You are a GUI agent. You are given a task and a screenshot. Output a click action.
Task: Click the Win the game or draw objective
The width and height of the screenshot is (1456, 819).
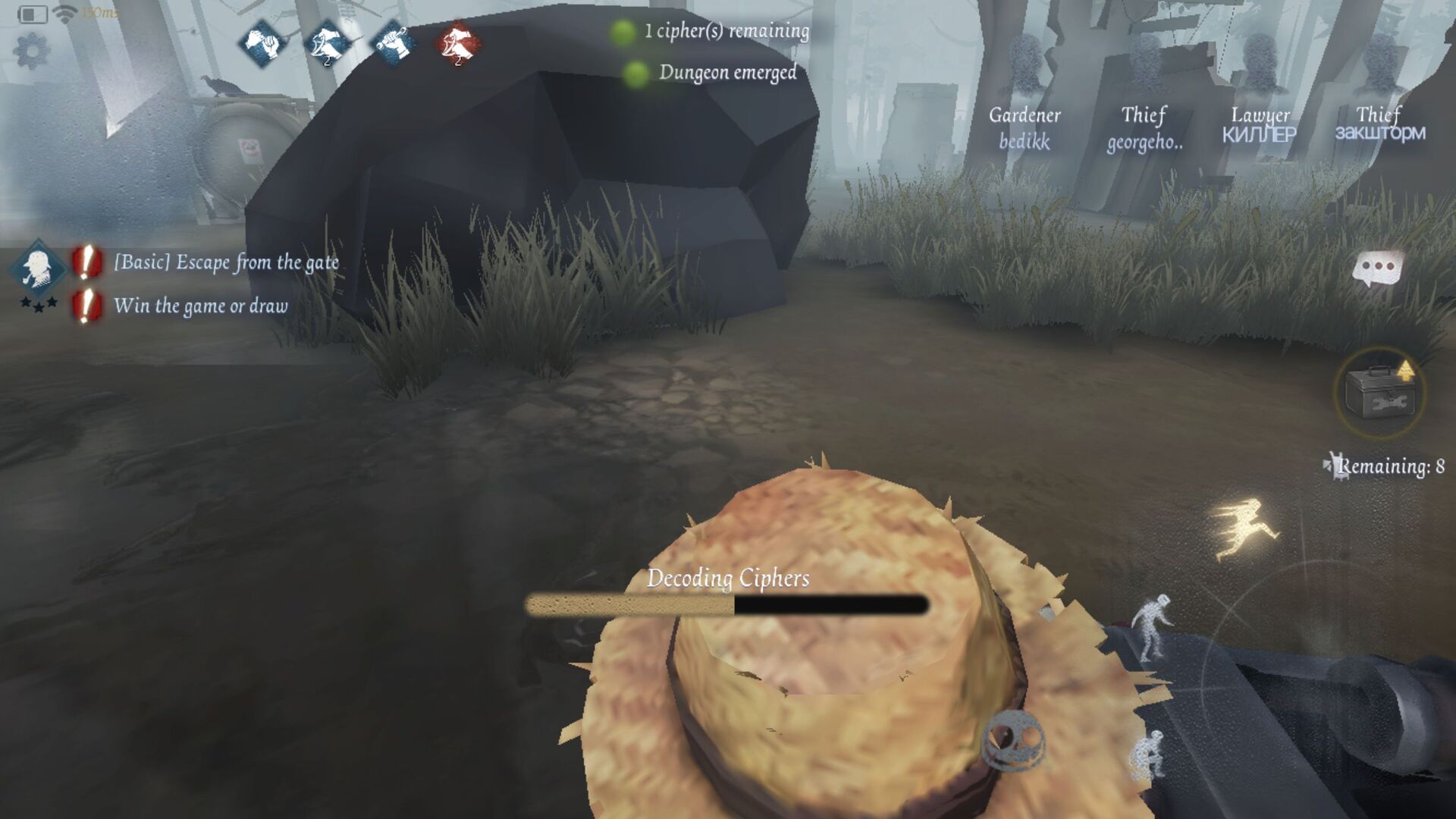point(200,306)
